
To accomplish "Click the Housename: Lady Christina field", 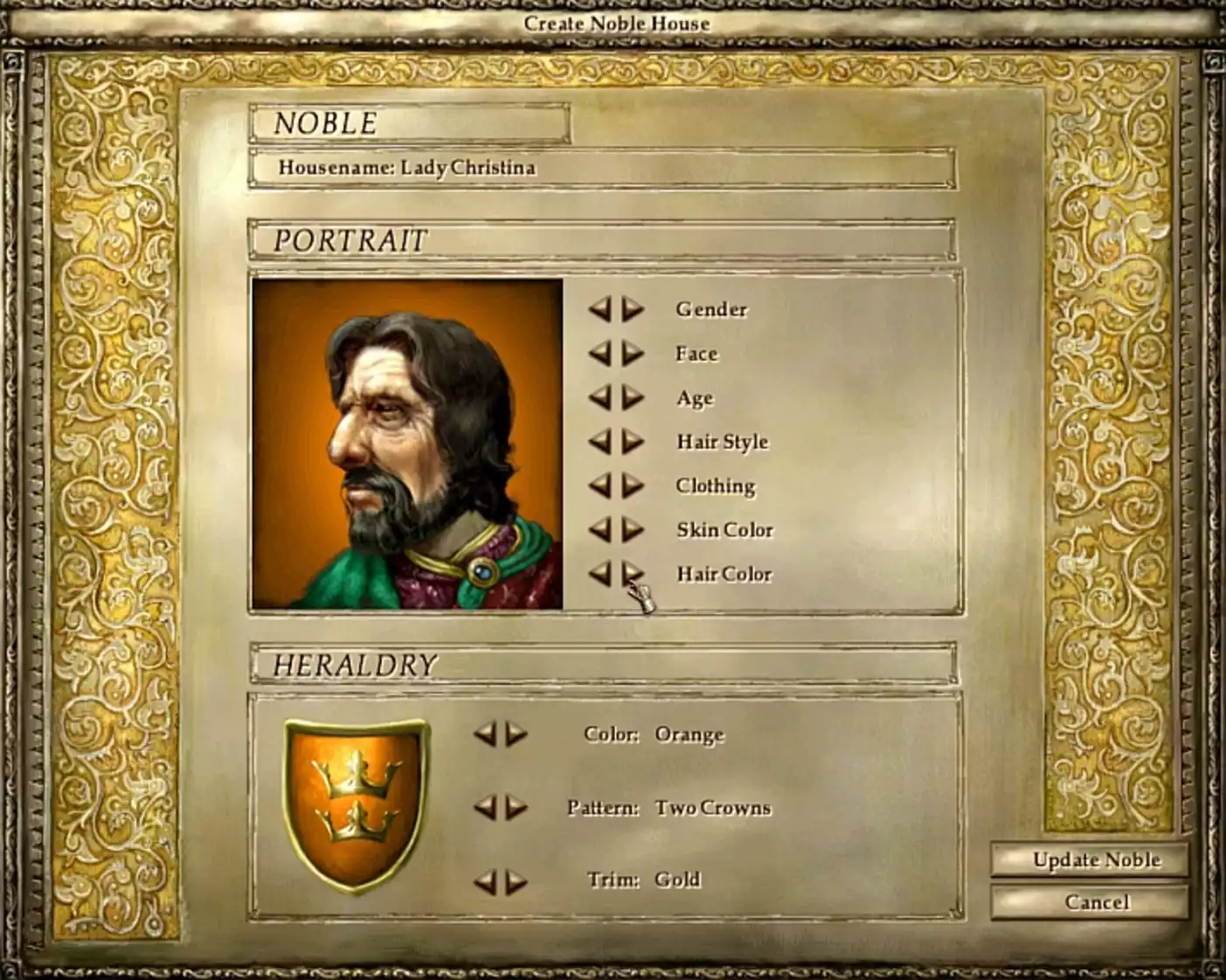I will 601,169.
